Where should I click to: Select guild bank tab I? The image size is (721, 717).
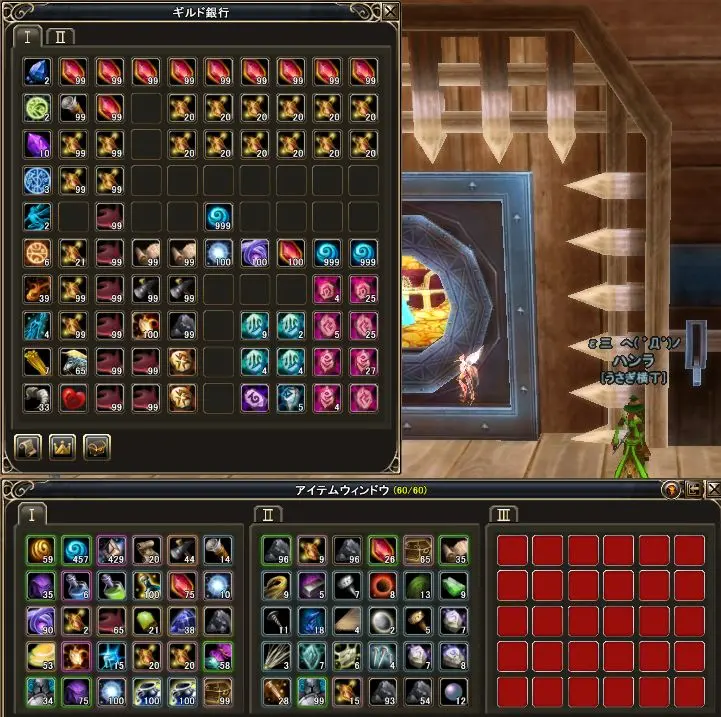28,36
